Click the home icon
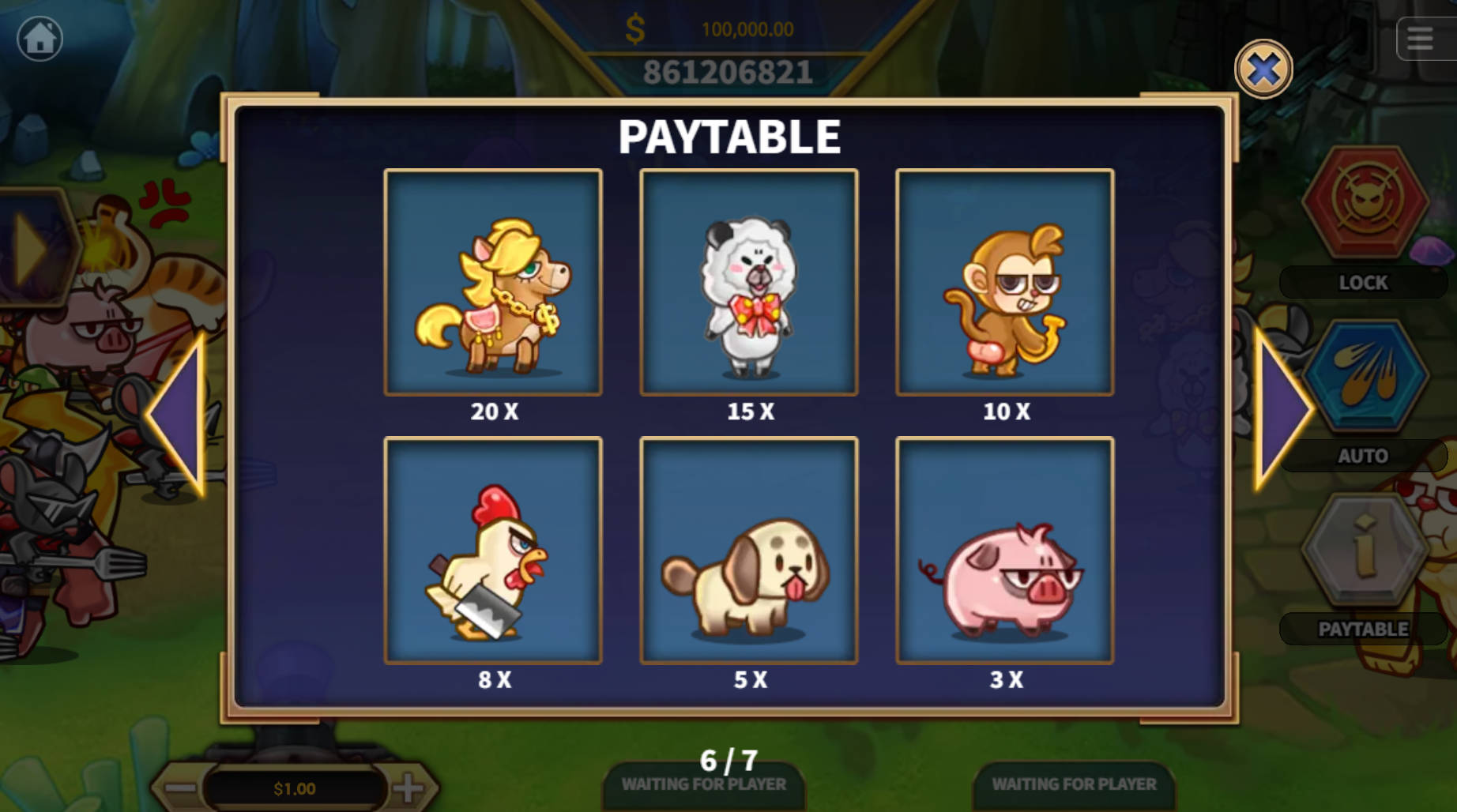Screen dimensions: 1457x812 tap(39, 39)
